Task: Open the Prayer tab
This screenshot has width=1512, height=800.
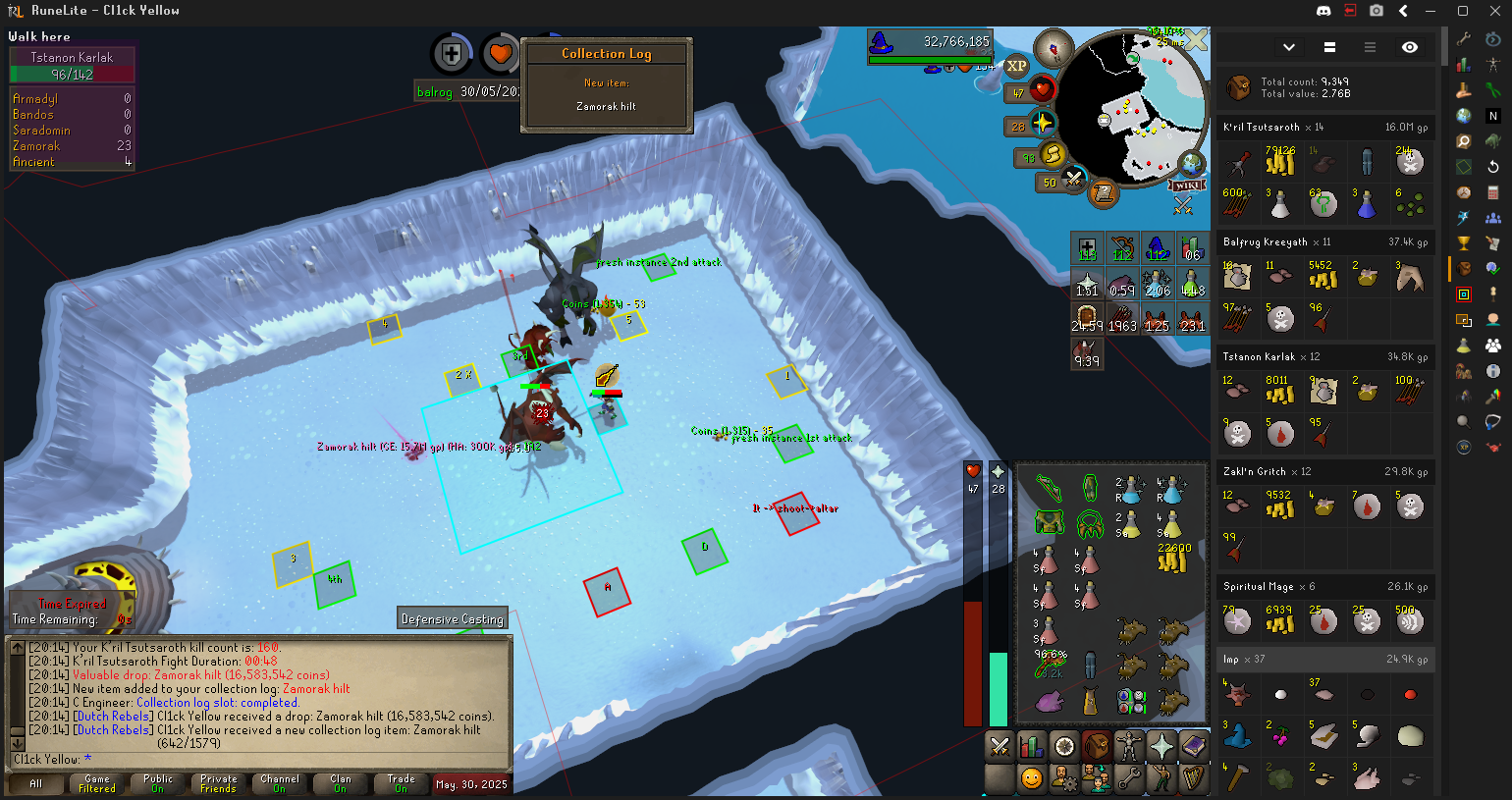Action: click(1161, 747)
